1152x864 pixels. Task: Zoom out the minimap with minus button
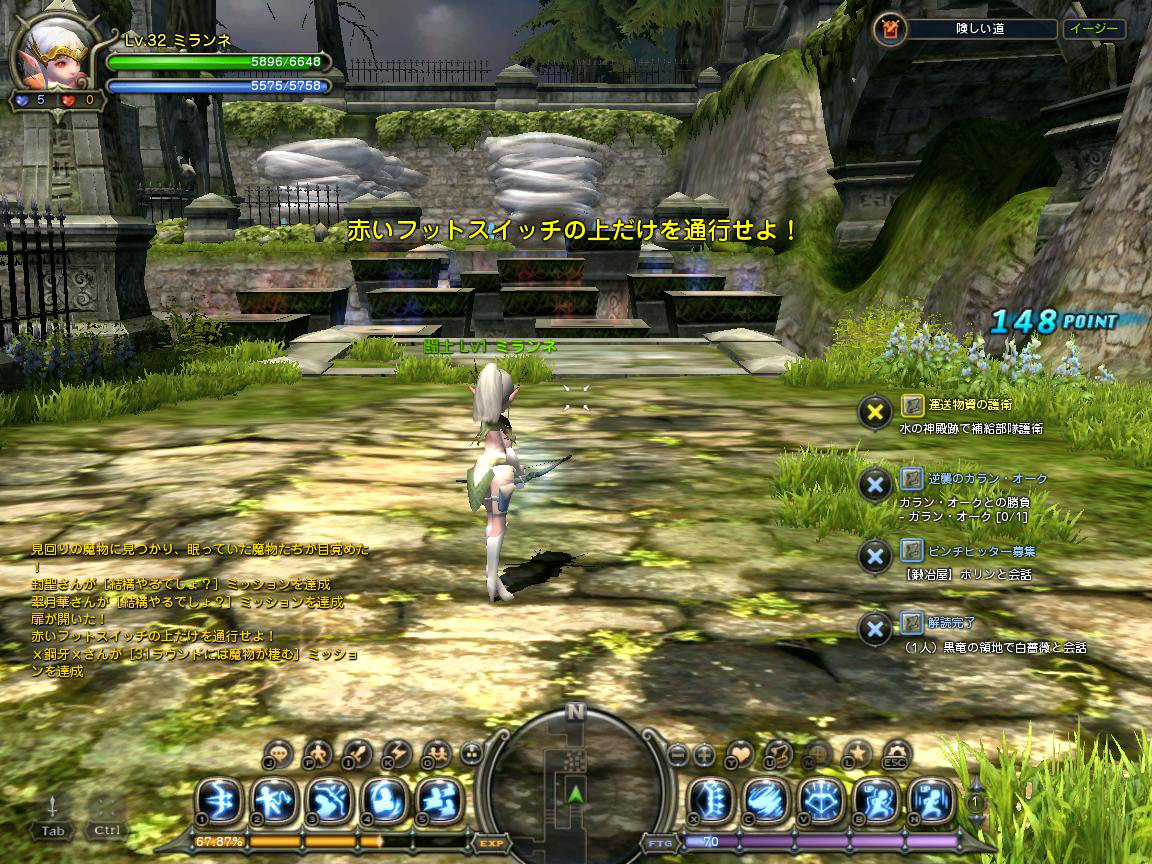pyautogui.click(x=678, y=753)
